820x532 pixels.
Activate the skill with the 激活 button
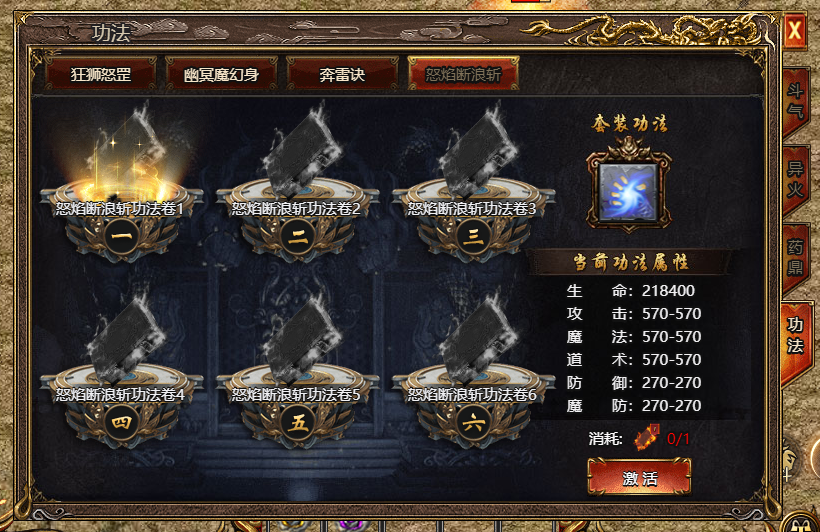coord(639,477)
